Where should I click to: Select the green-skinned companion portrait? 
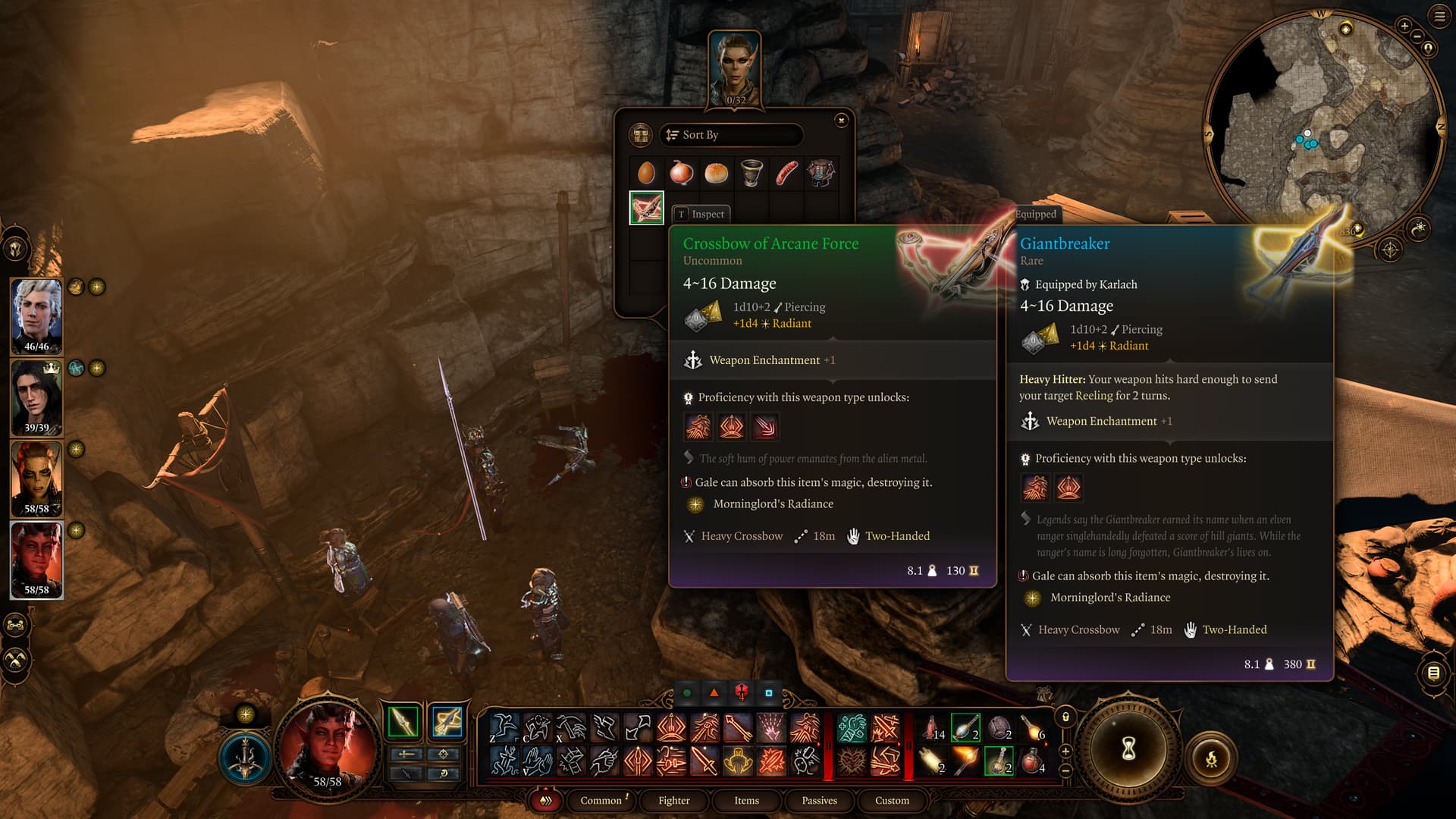(x=36, y=479)
